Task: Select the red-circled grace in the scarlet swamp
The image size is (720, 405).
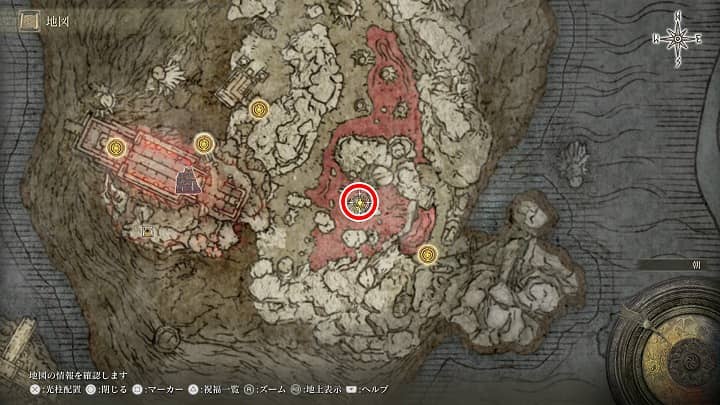Action: (360, 203)
